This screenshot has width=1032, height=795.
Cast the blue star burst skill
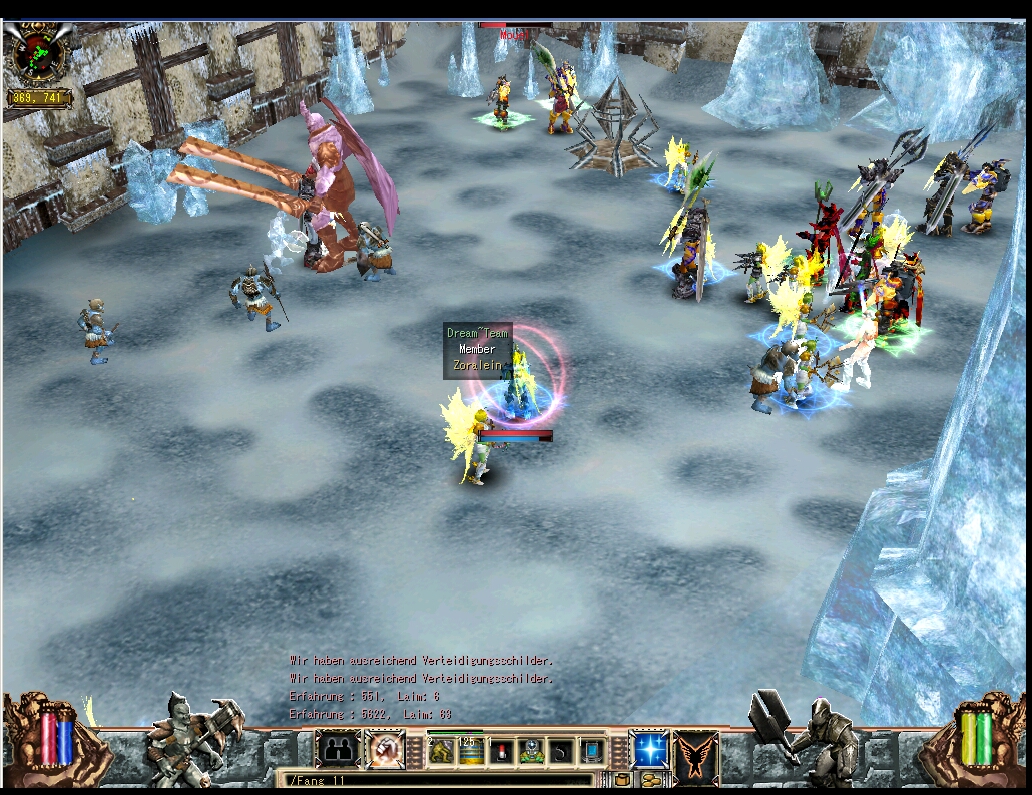648,750
